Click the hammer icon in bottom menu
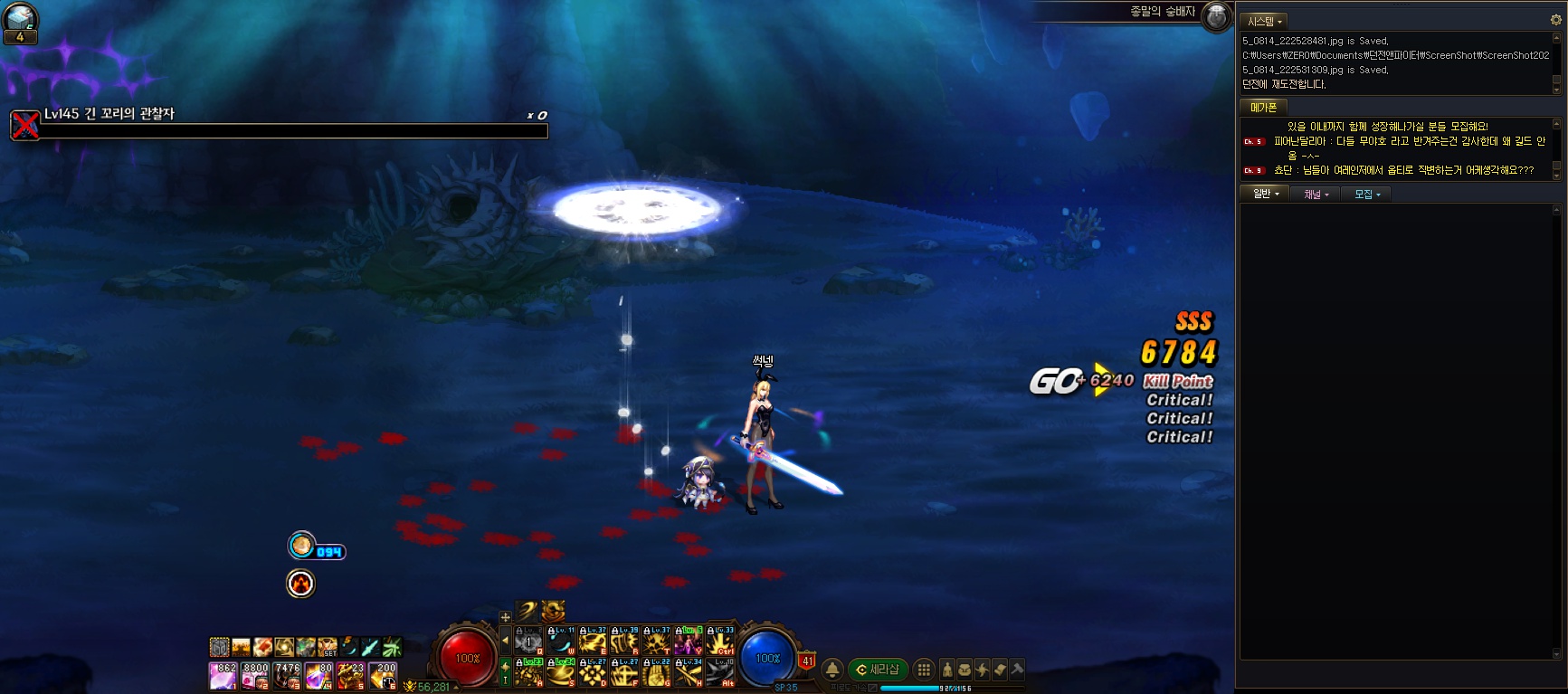Screen dimensions: 1568x694 (1017, 670)
